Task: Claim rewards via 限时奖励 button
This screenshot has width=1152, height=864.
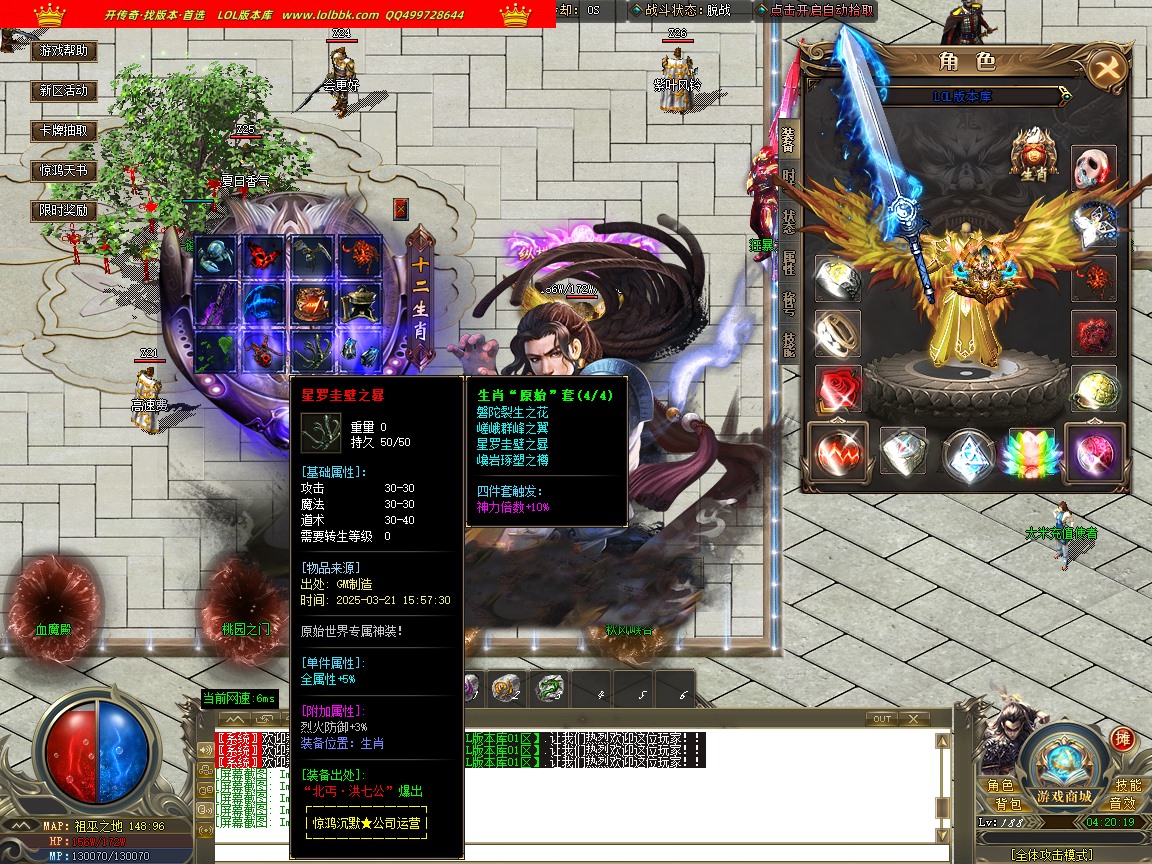Action: [x=64, y=211]
